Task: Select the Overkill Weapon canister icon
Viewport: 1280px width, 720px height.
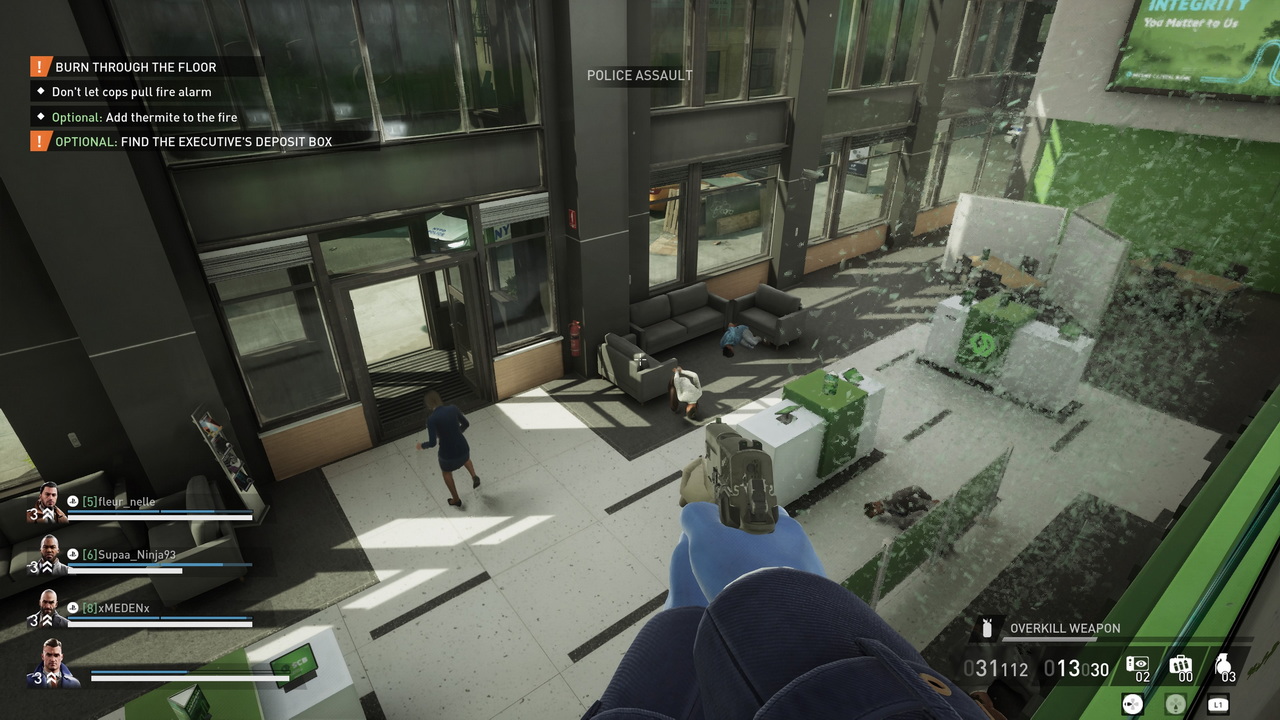Action: pyautogui.click(x=988, y=629)
